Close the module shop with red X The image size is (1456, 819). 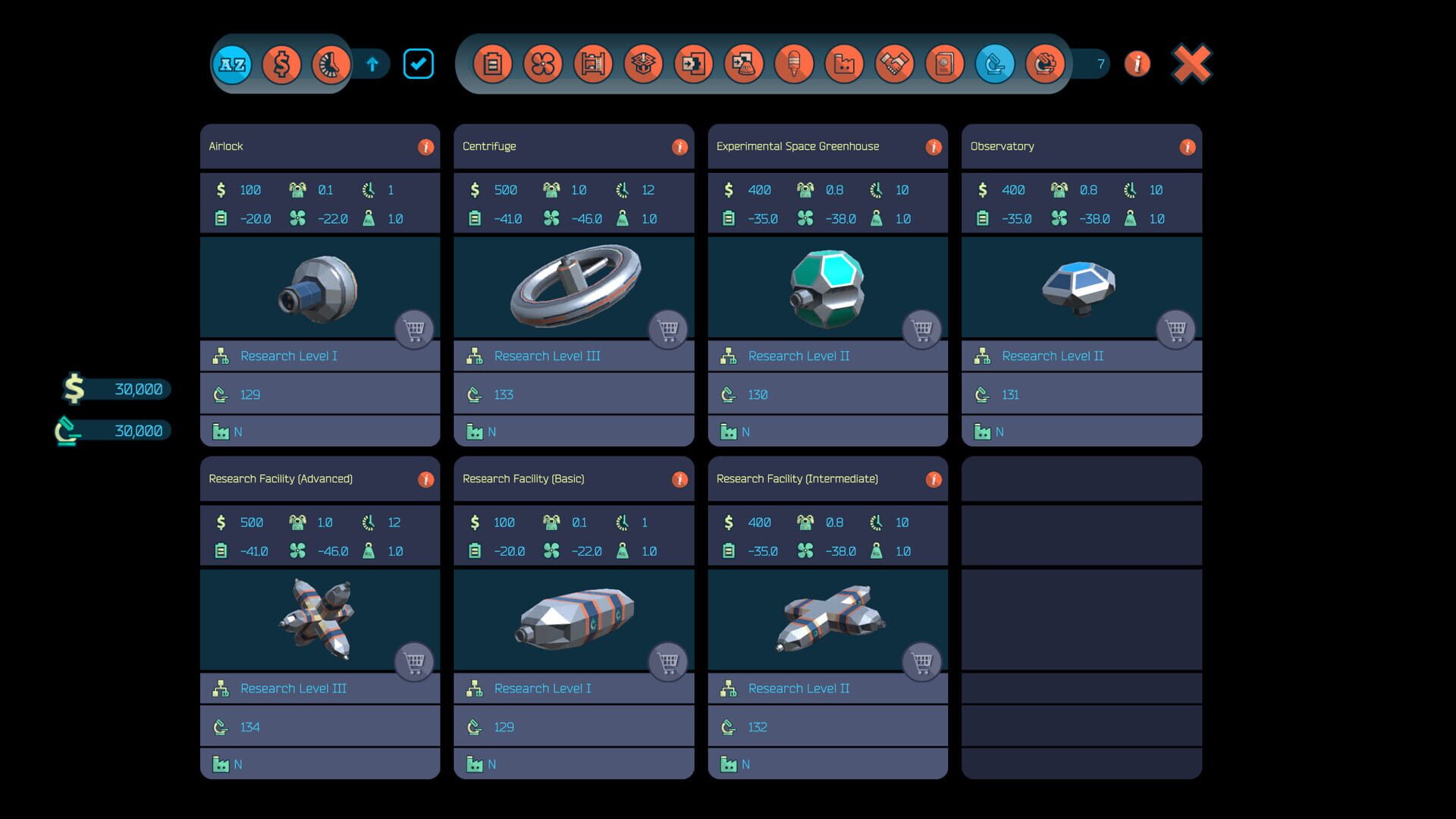click(x=1191, y=63)
